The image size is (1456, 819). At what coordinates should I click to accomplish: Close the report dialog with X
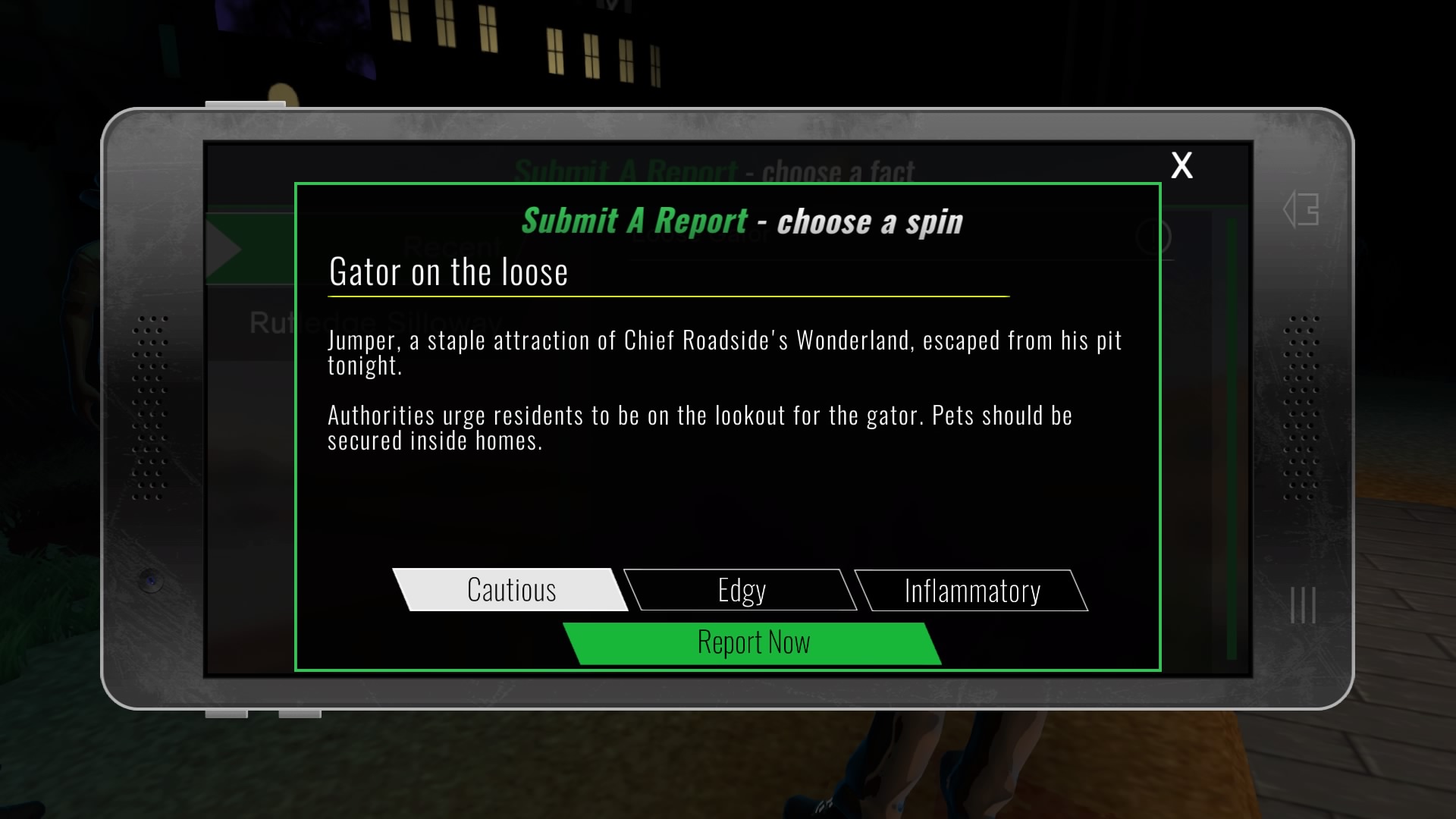tap(1181, 165)
